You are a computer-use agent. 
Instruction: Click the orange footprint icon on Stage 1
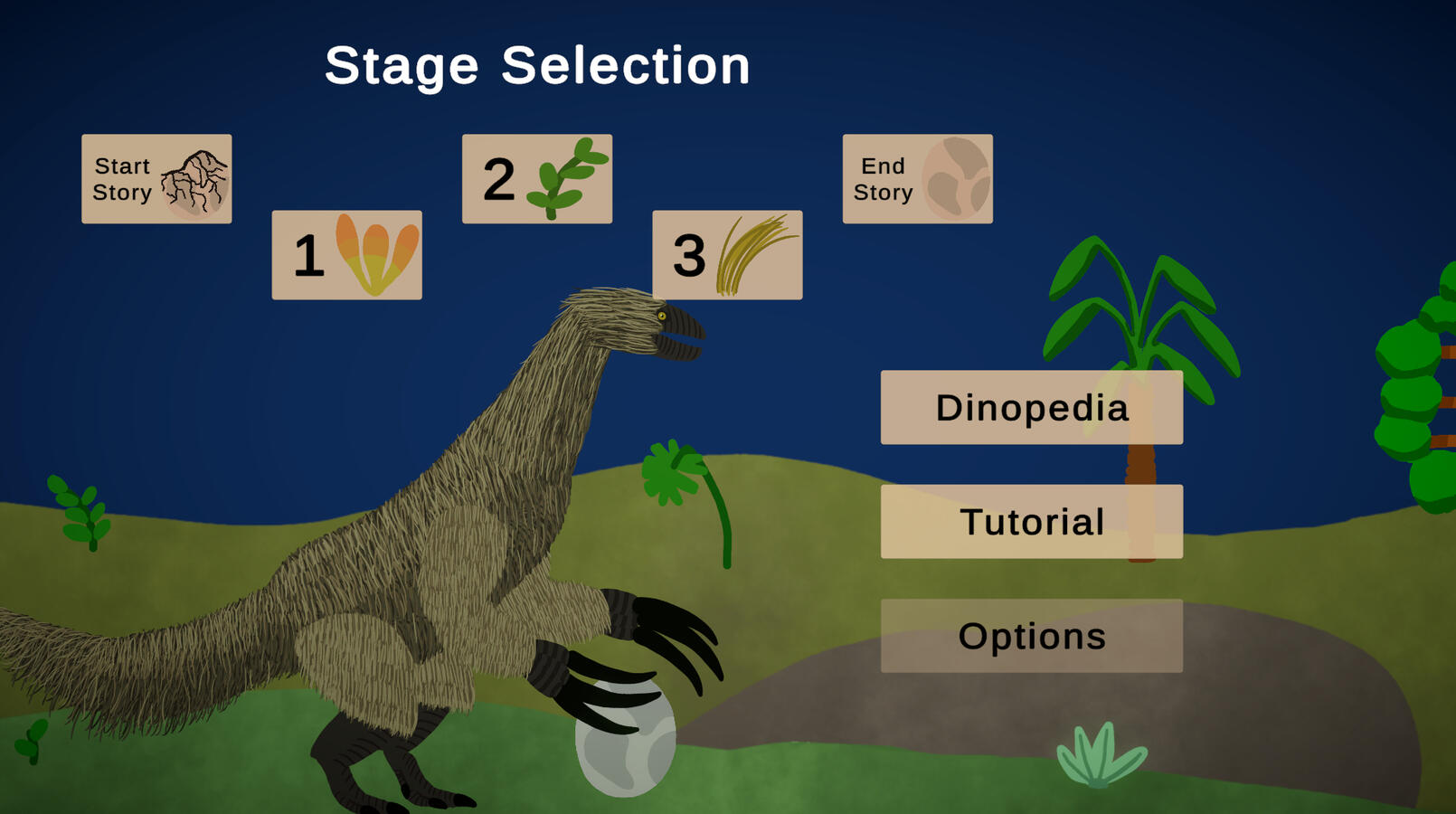click(x=373, y=254)
